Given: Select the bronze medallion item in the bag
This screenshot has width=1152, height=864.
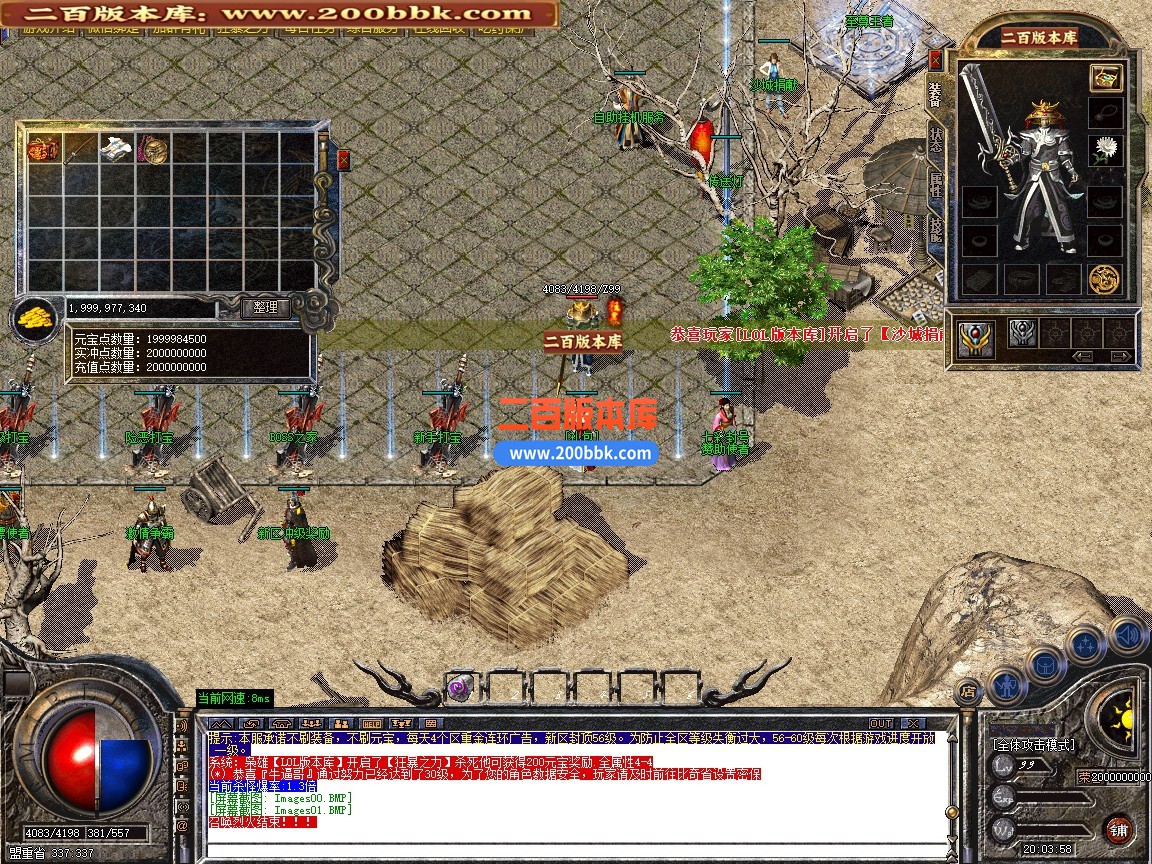Looking at the screenshot, I should point(153,150).
